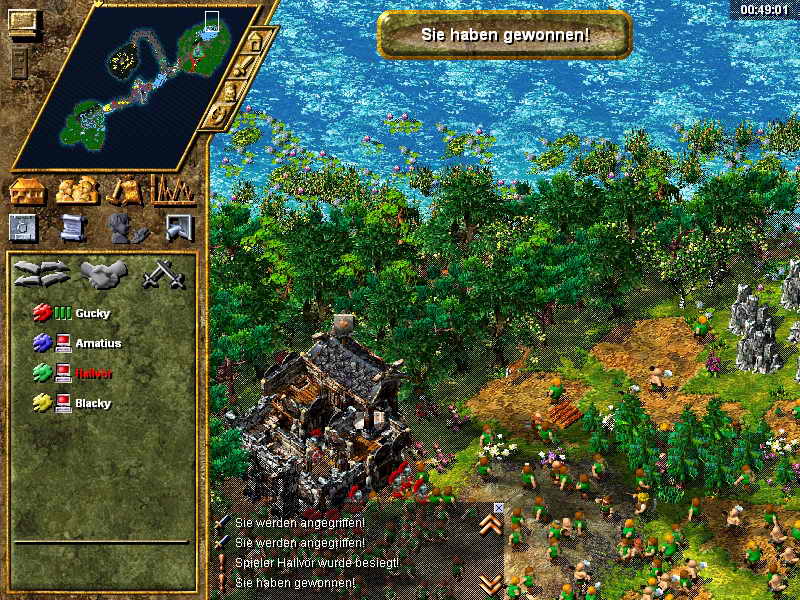Select player Blacky in the player list

[93, 403]
